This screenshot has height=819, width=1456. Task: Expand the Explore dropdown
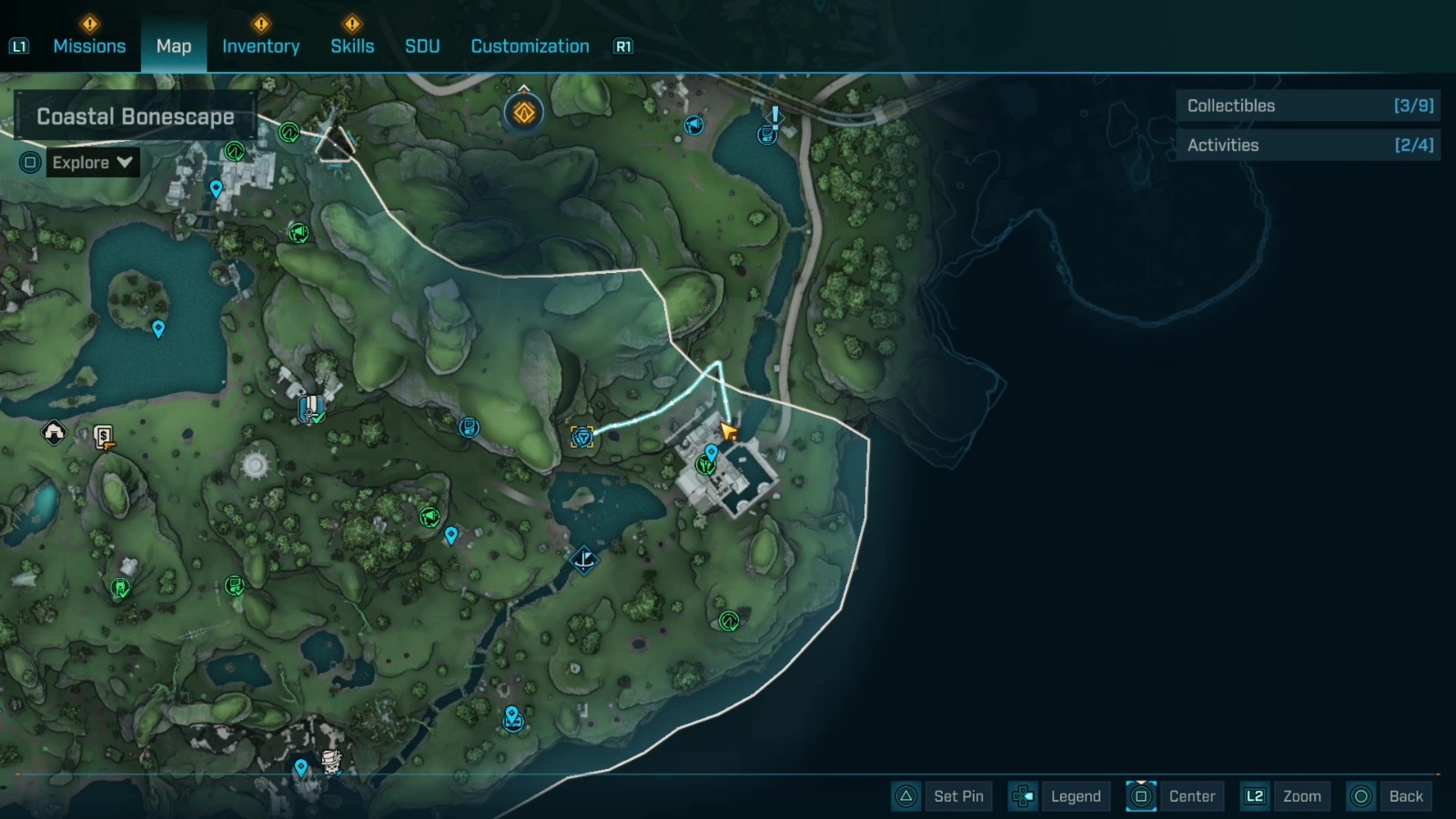click(91, 163)
